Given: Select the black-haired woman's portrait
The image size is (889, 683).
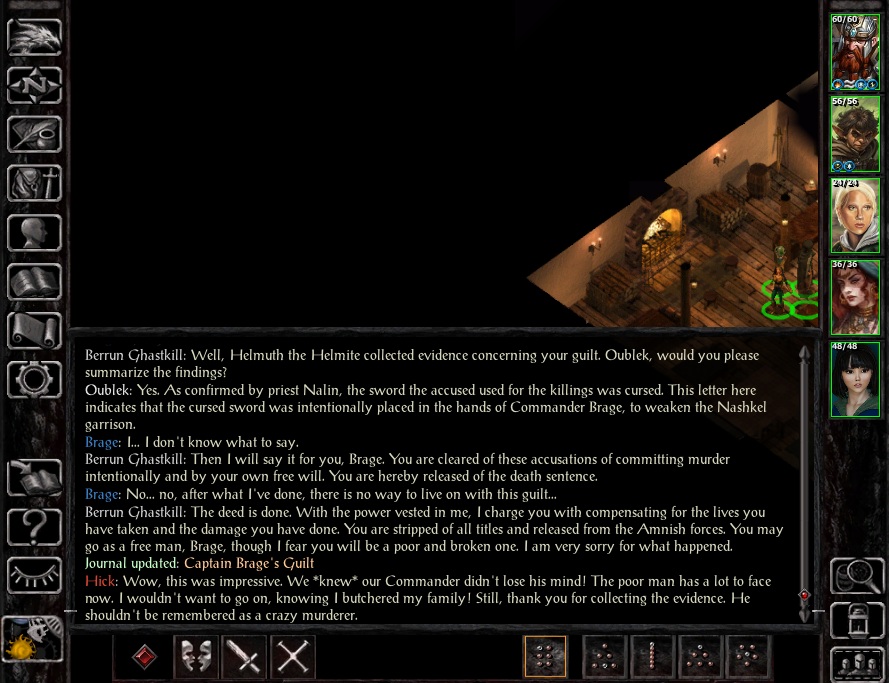Looking at the screenshot, I should [855, 380].
